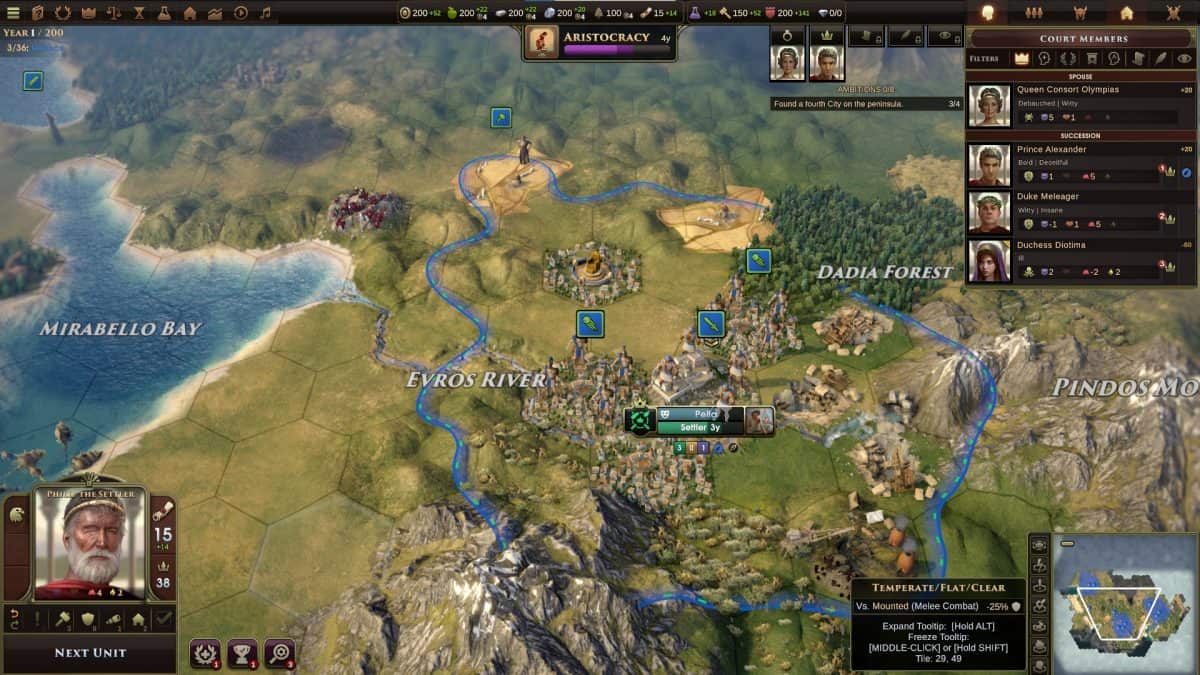Screen dimensions: 1200x675
Task: Select Prince Alexander in succession list
Action: click(1079, 165)
